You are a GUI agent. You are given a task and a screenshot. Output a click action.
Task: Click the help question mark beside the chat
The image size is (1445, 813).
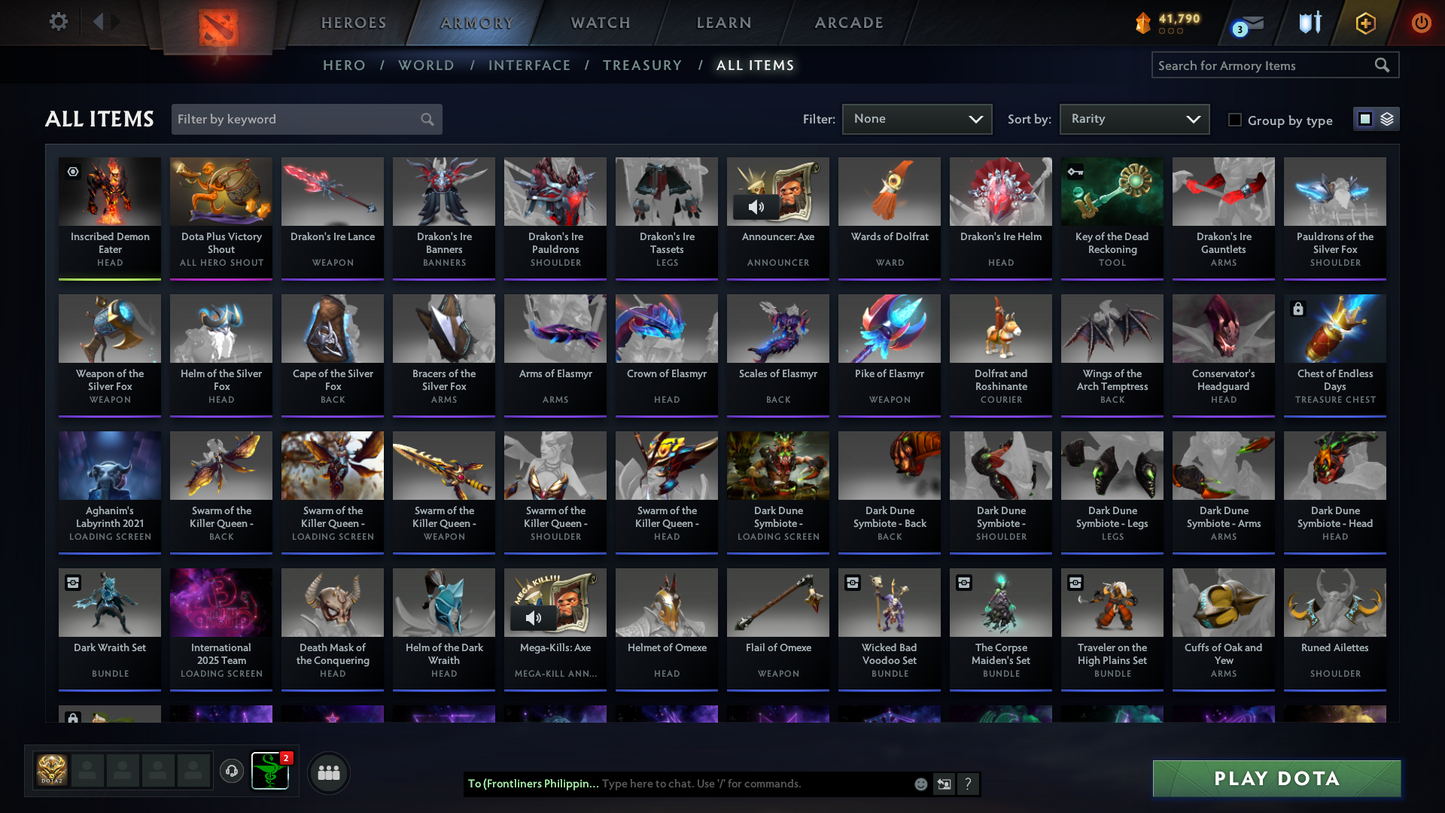point(967,784)
